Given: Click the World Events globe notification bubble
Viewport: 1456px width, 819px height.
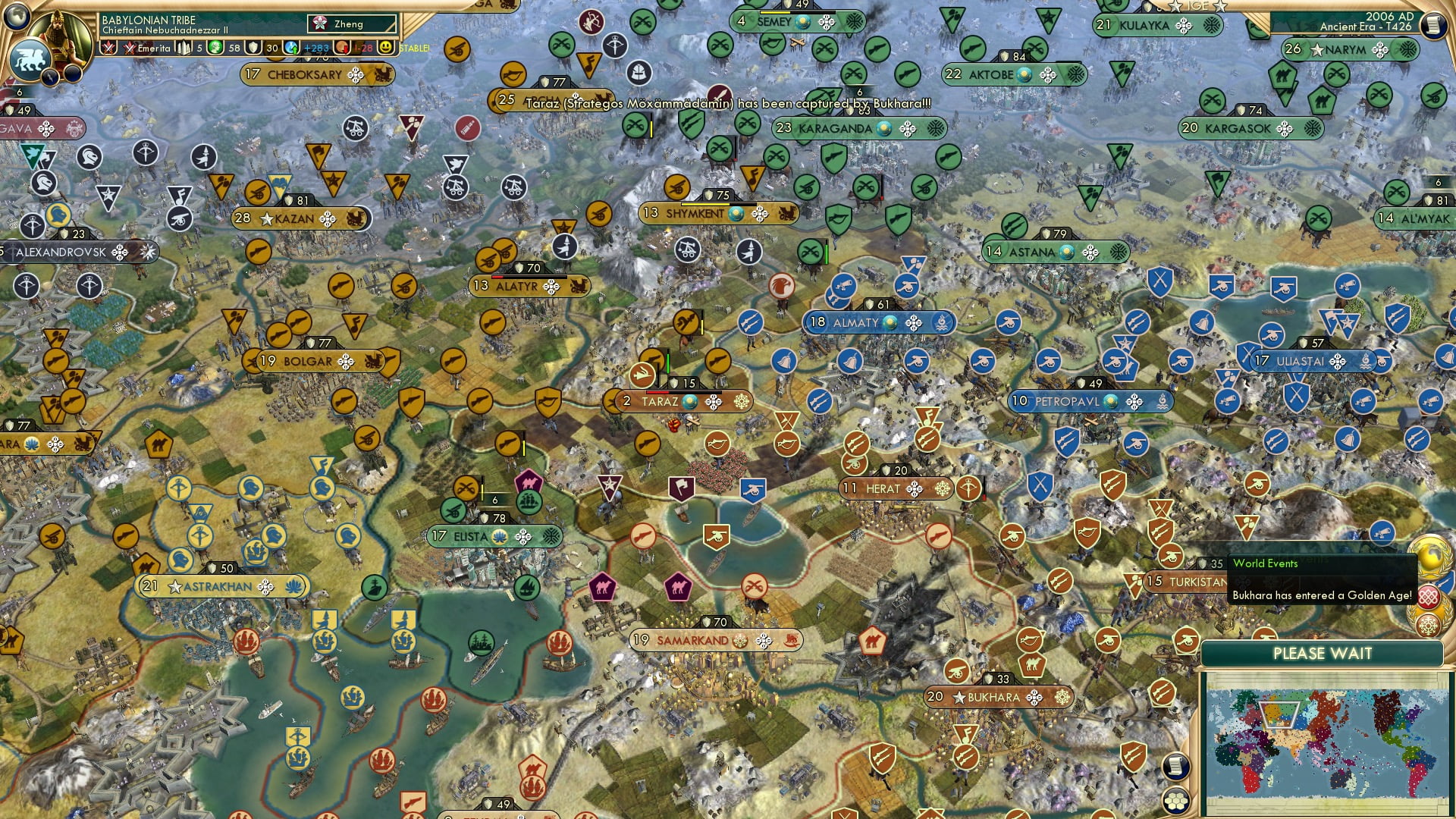Looking at the screenshot, I should click(1432, 558).
